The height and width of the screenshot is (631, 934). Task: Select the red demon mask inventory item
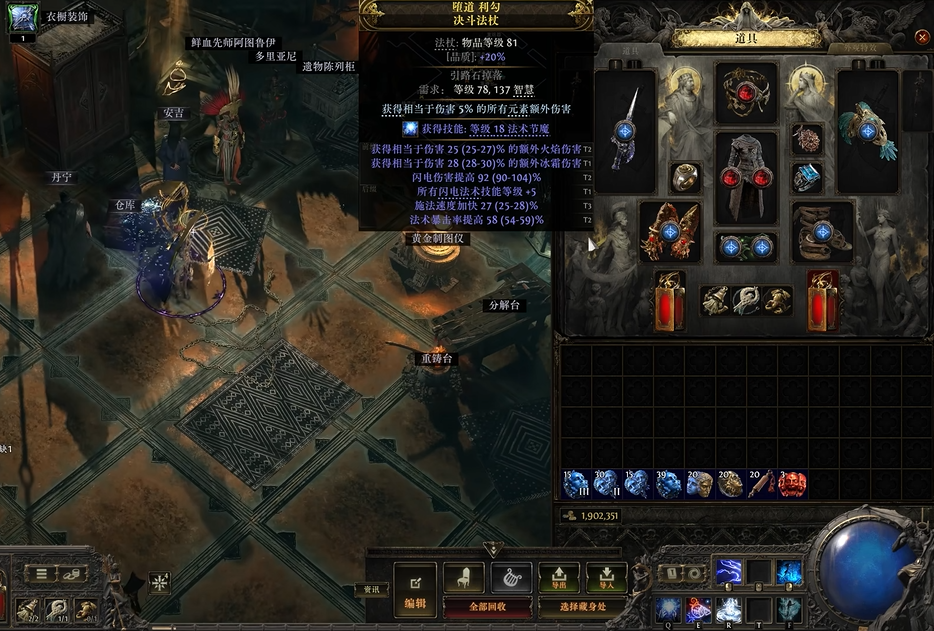coord(791,484)
